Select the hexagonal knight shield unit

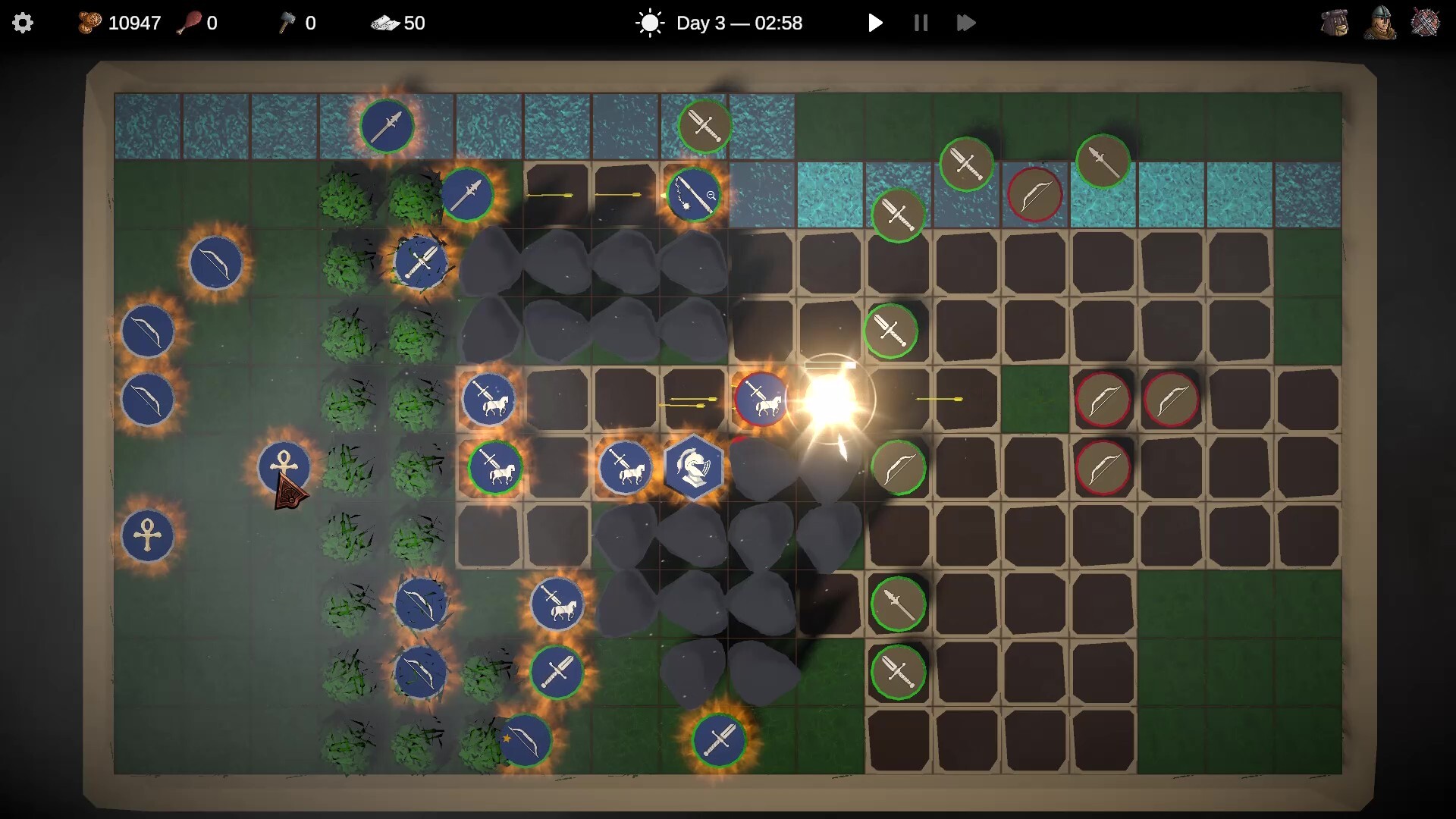(x=695, y=468)
